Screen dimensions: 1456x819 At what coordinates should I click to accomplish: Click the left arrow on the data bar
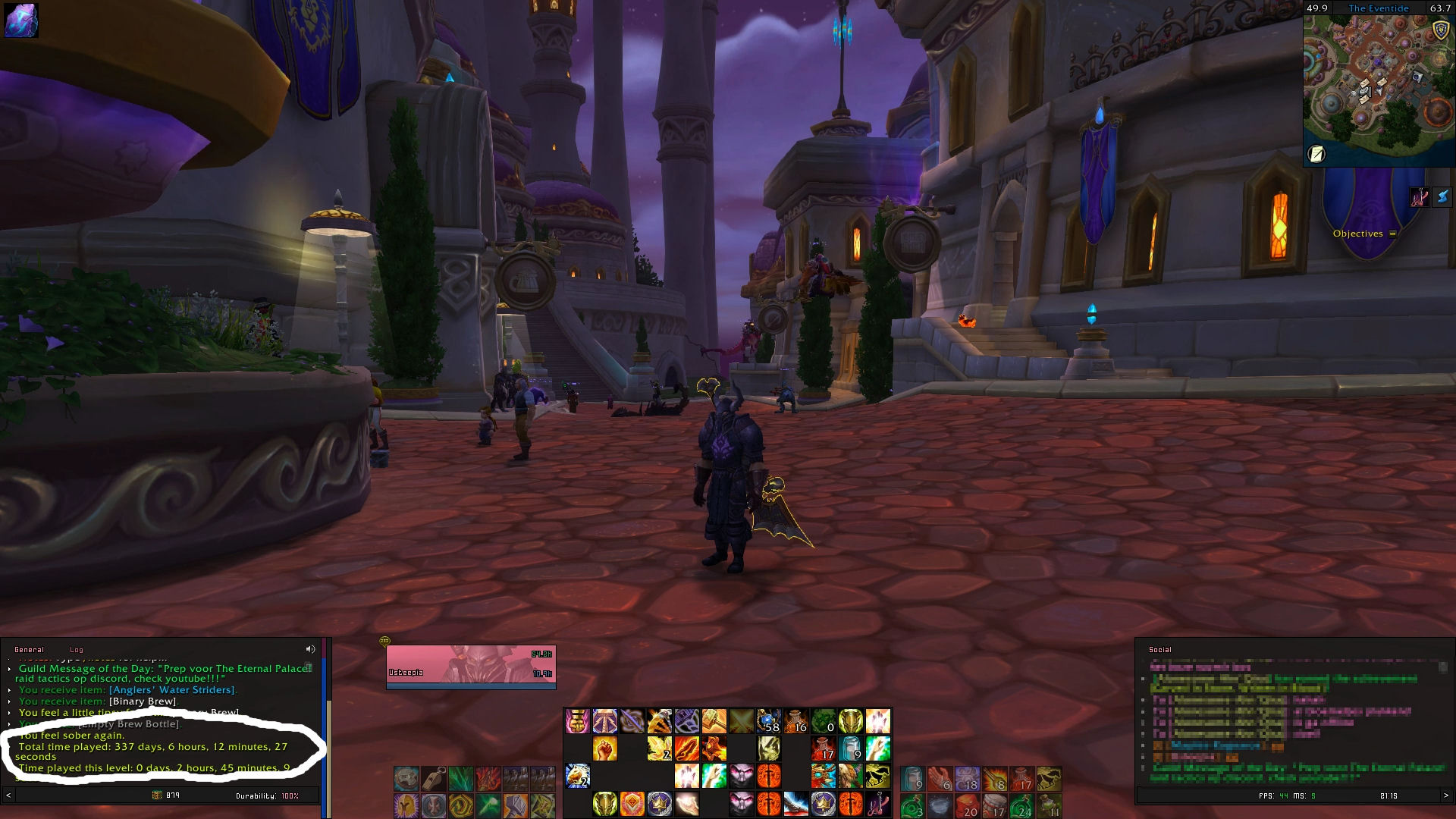[8, 795]
